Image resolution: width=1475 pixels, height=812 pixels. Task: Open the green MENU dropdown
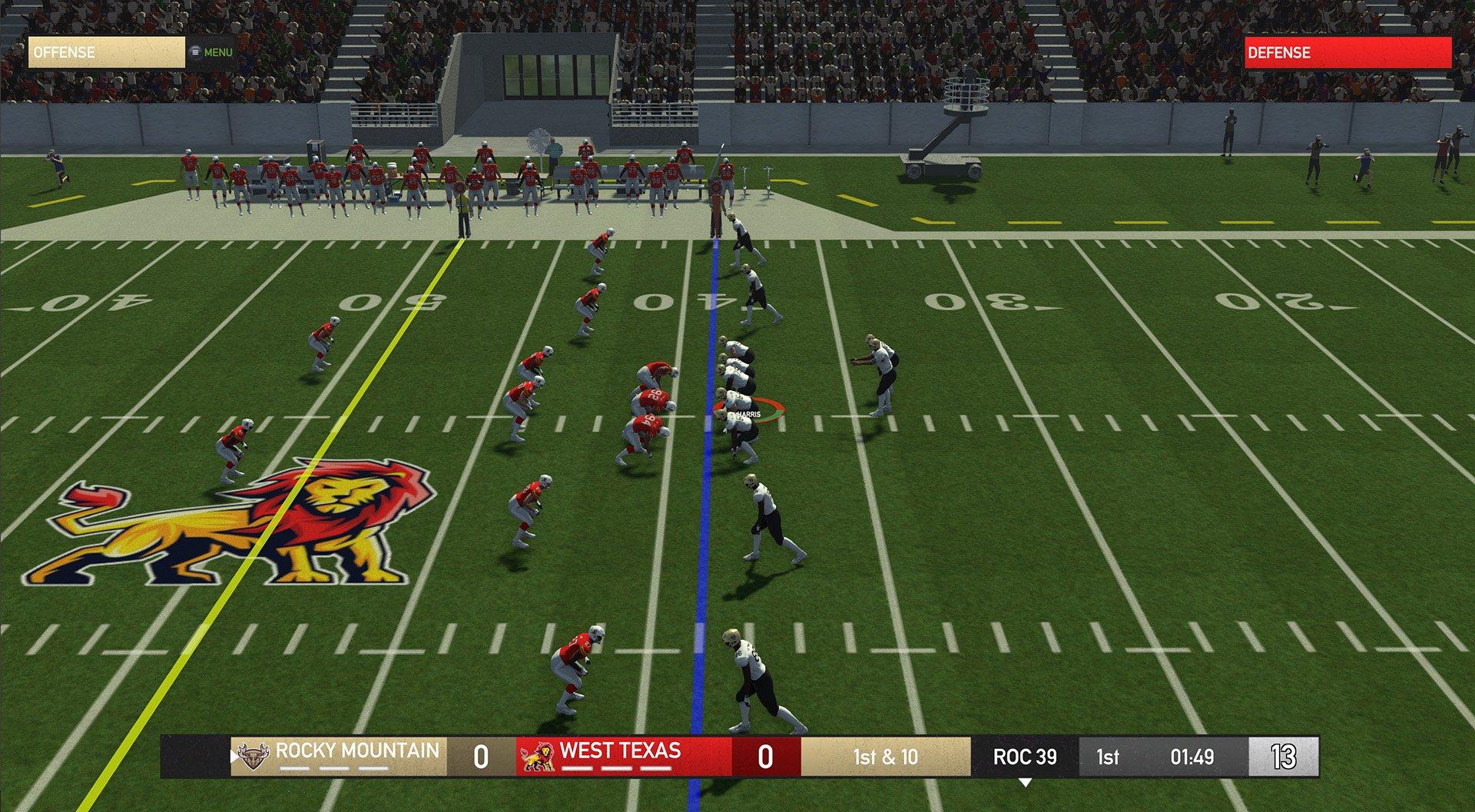click(x=220, y=52)
